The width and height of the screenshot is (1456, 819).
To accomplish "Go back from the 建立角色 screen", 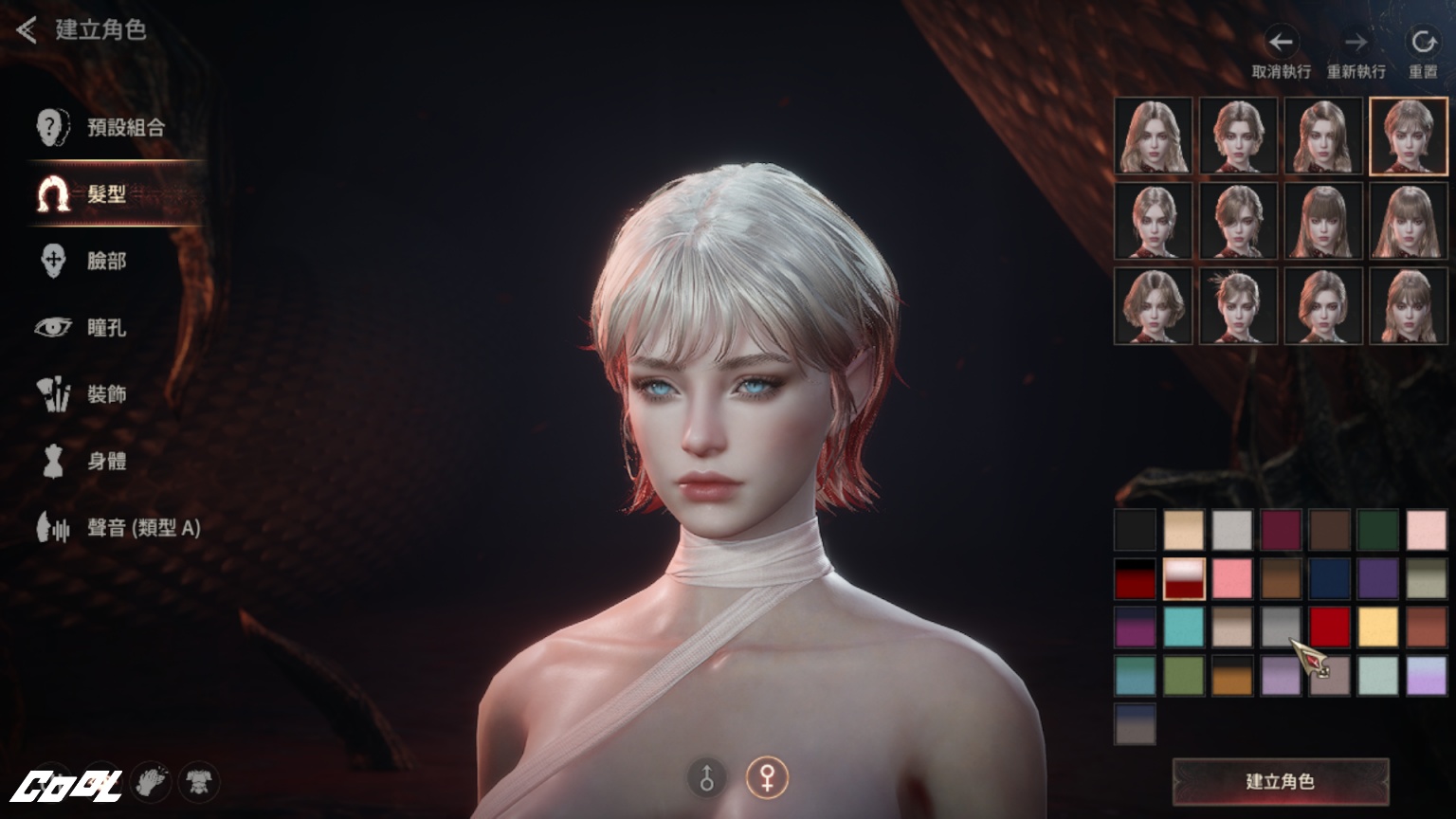I will (27, 30).
